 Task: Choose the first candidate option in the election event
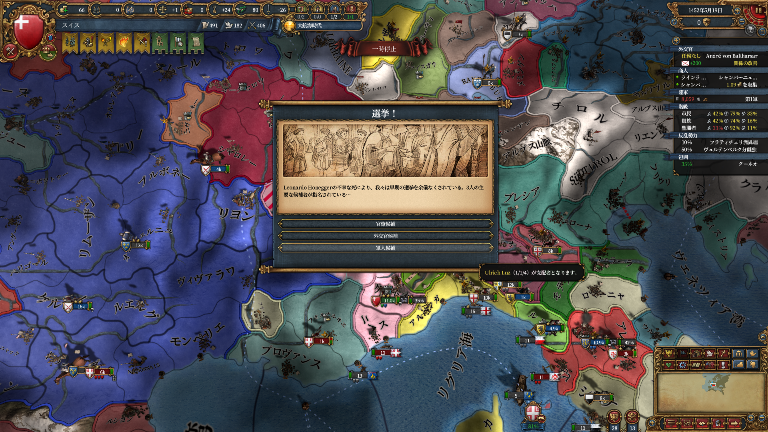(385, 223)
